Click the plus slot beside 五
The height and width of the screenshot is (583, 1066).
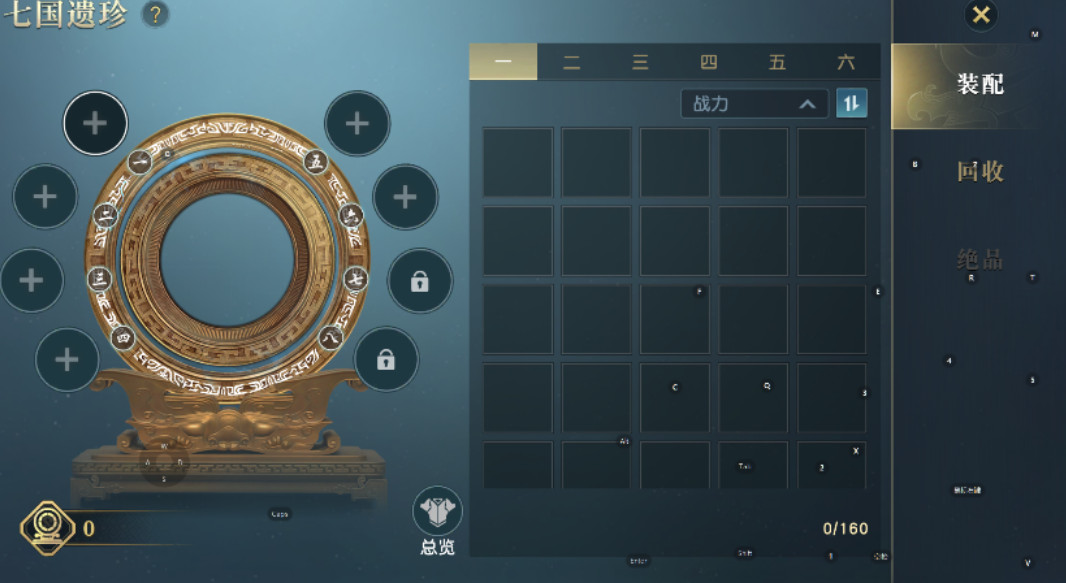[357, 123]
